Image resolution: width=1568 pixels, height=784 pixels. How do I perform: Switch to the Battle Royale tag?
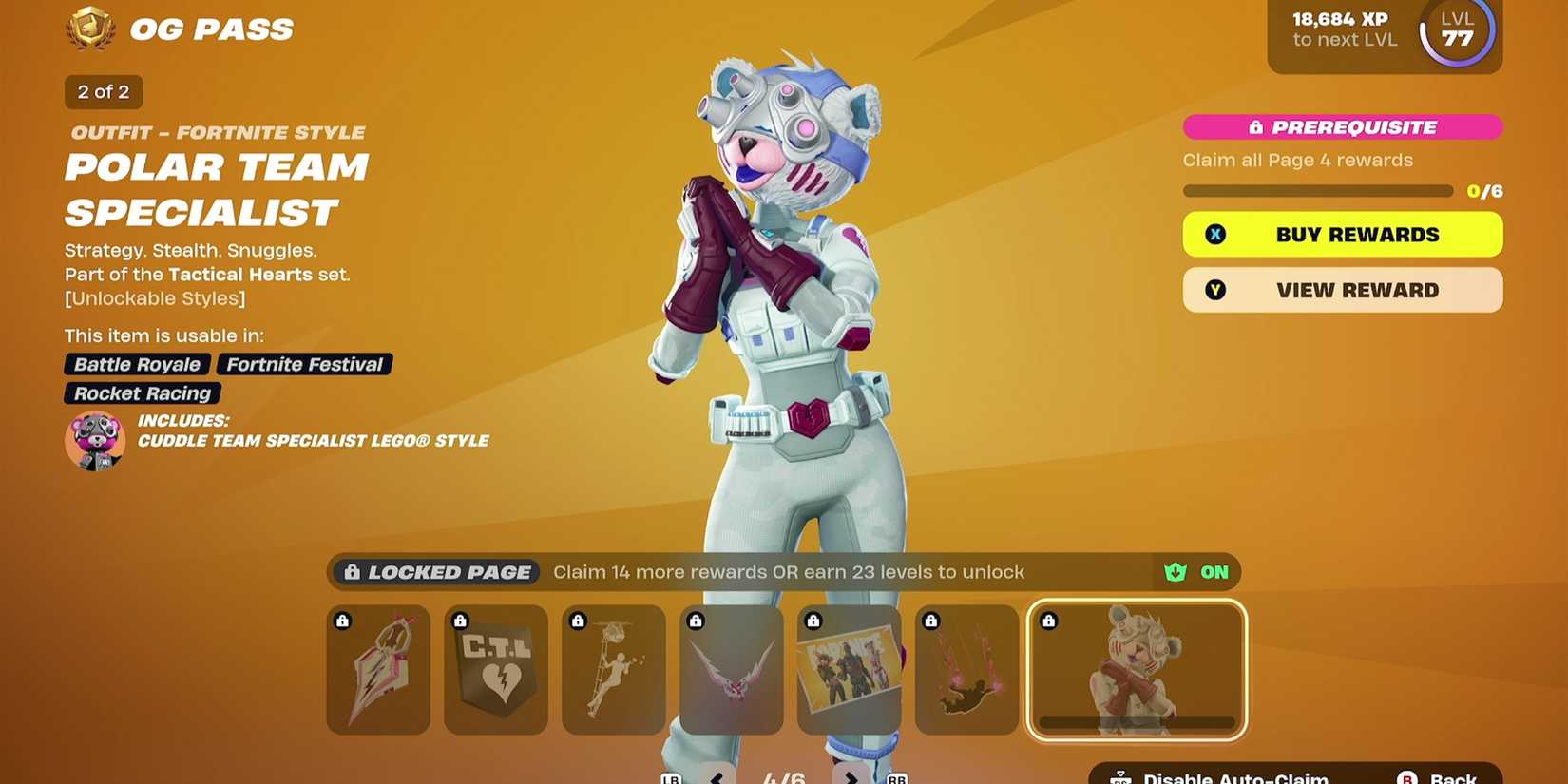(x=137, y=364)
